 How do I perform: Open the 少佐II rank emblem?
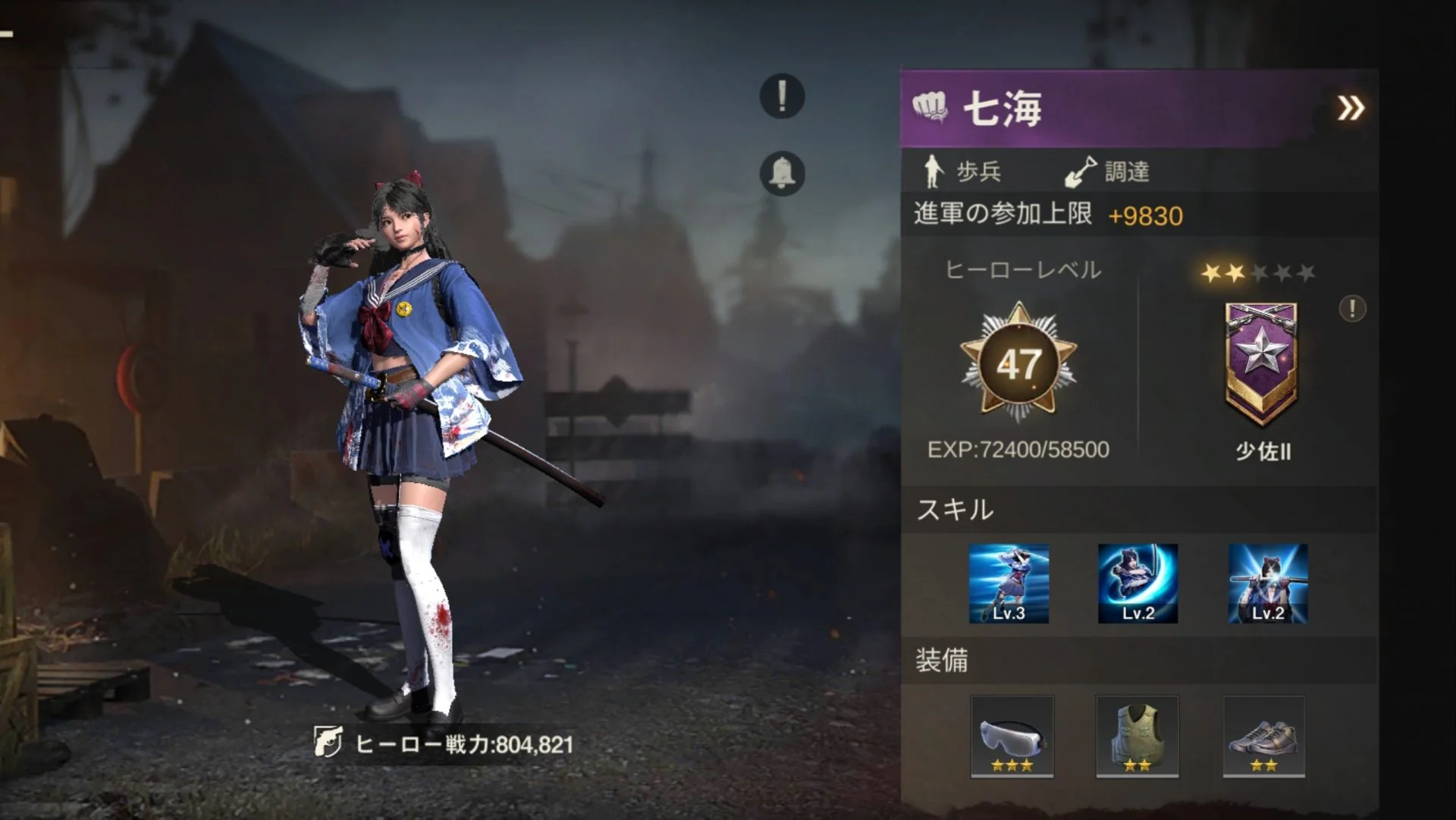tap(1261, 362)
